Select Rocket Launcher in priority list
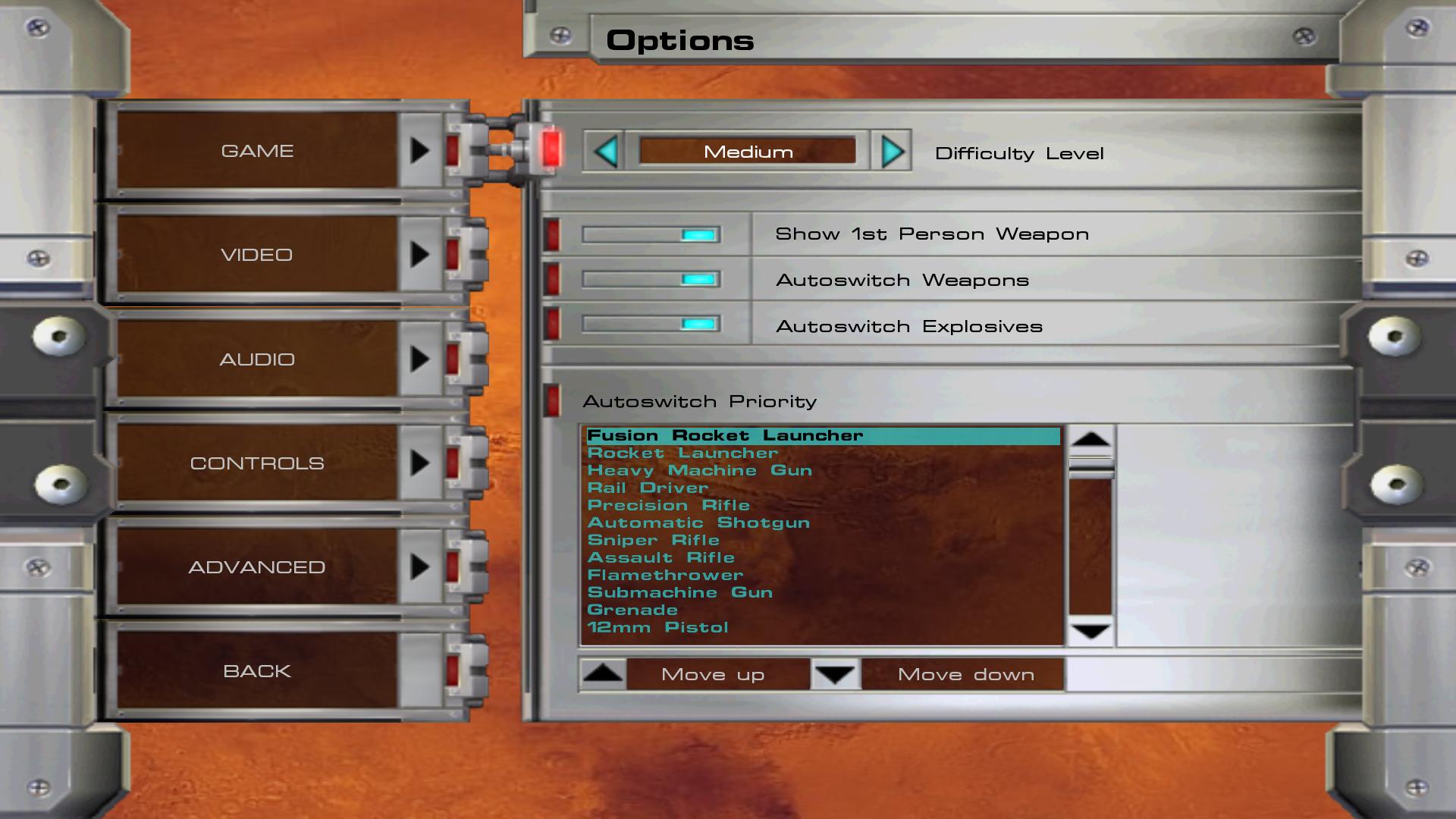Screen dimensions: 1456x819 682,453
